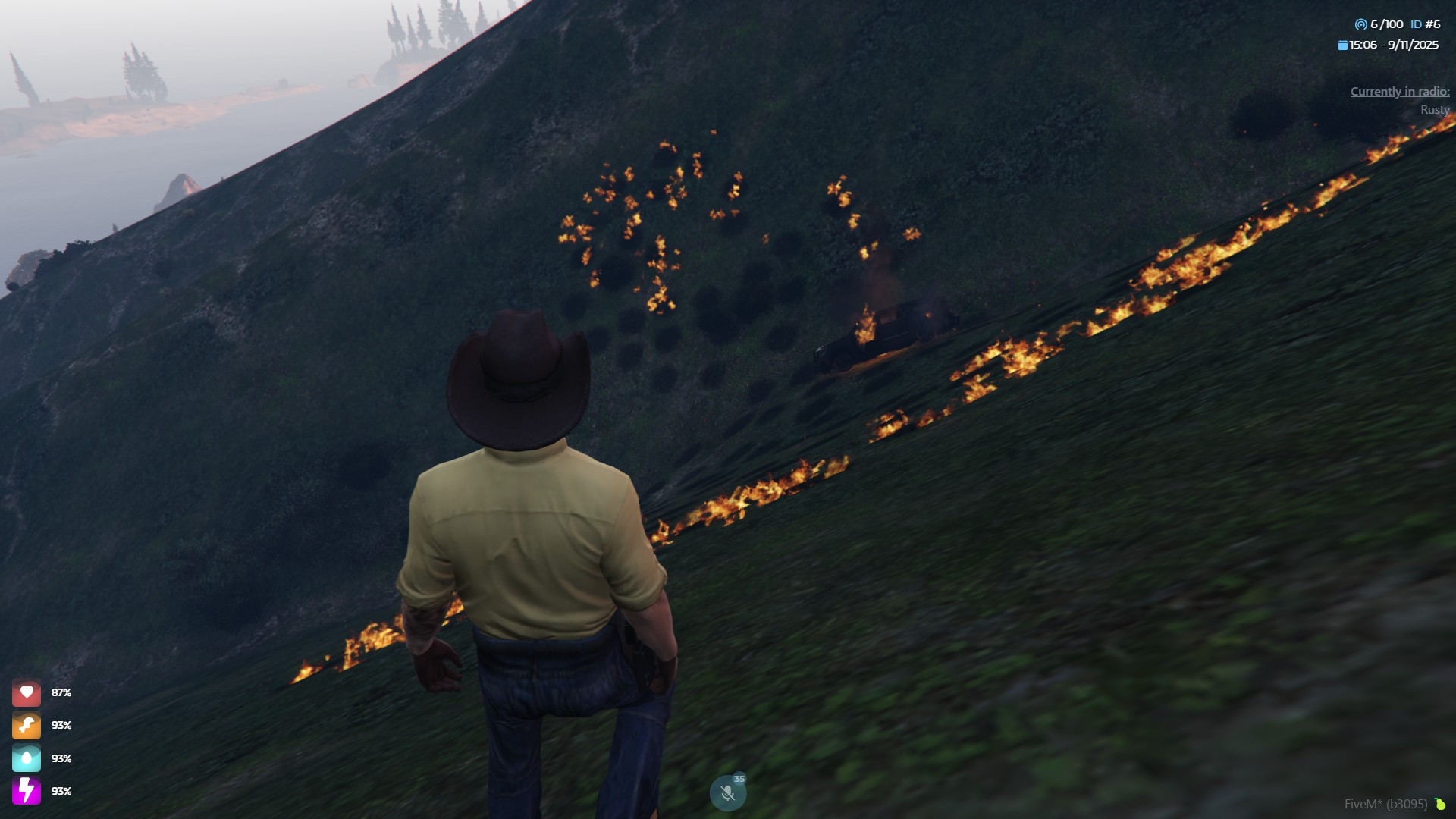The image size is (1456, 819).
Task: Click the player count signal icon
Action: [x=1360, y=24]
